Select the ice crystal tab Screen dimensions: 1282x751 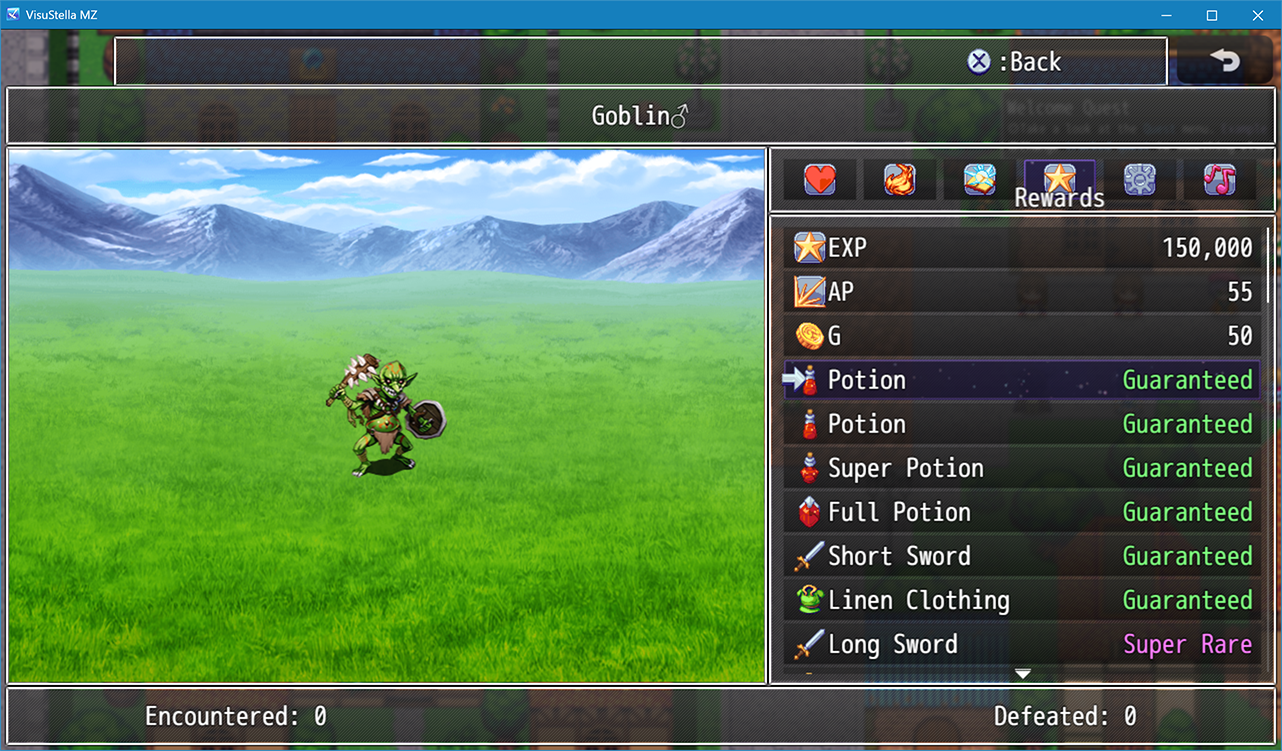pos(979,180)
